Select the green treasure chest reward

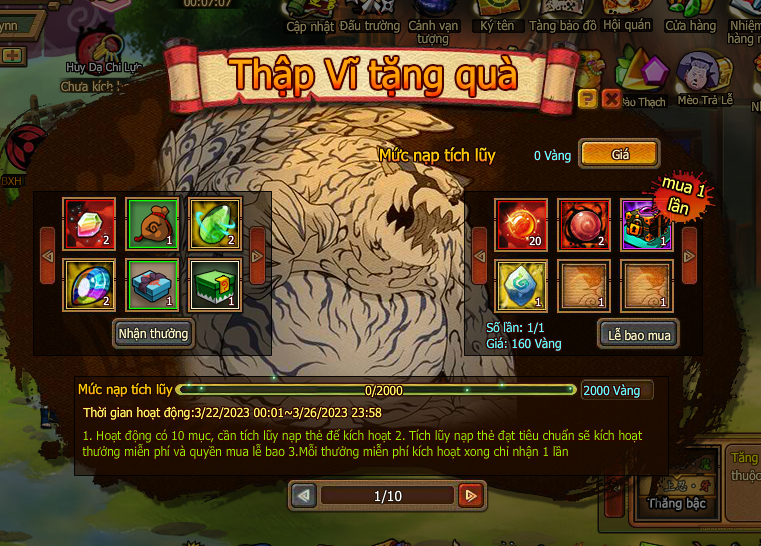tap(214, 285)
